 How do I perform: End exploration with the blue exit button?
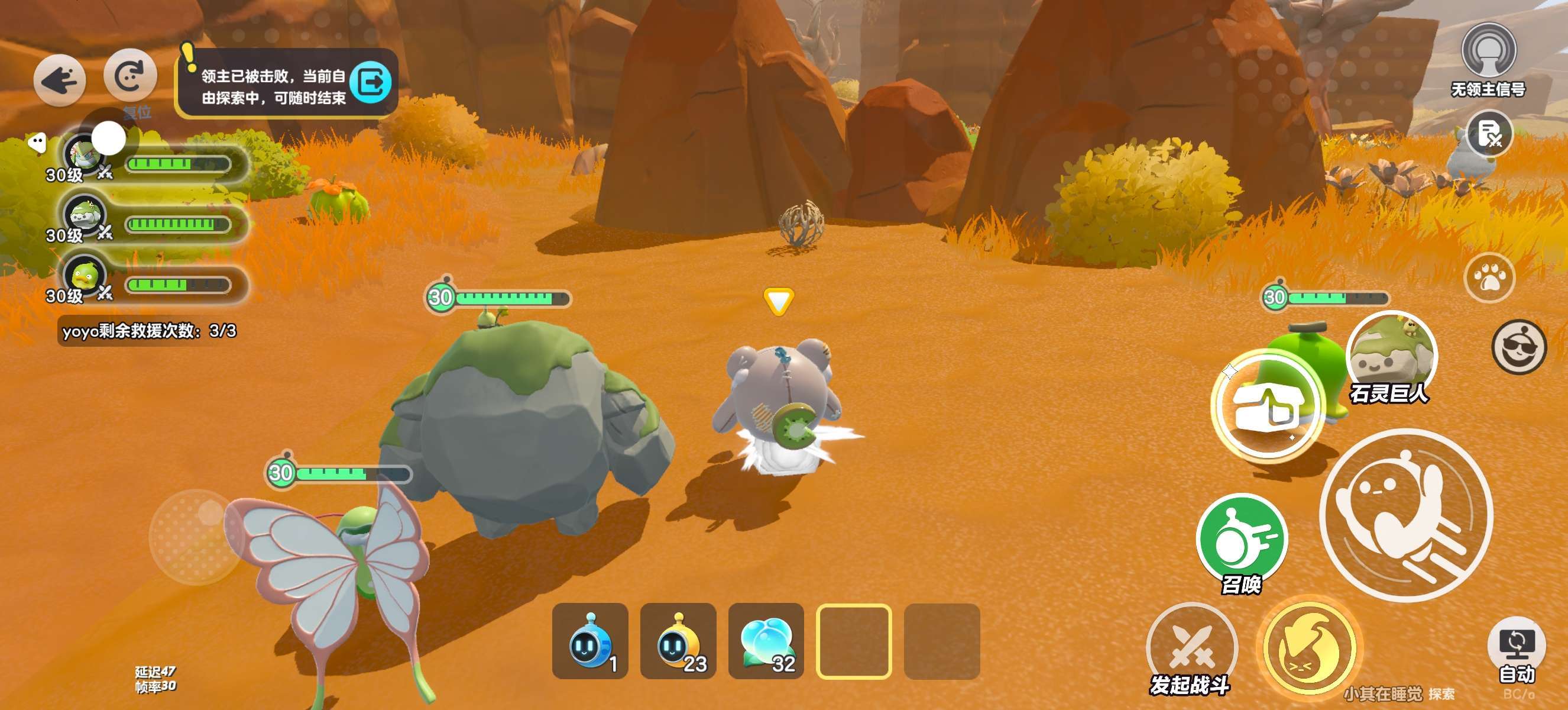click(371, 82)
